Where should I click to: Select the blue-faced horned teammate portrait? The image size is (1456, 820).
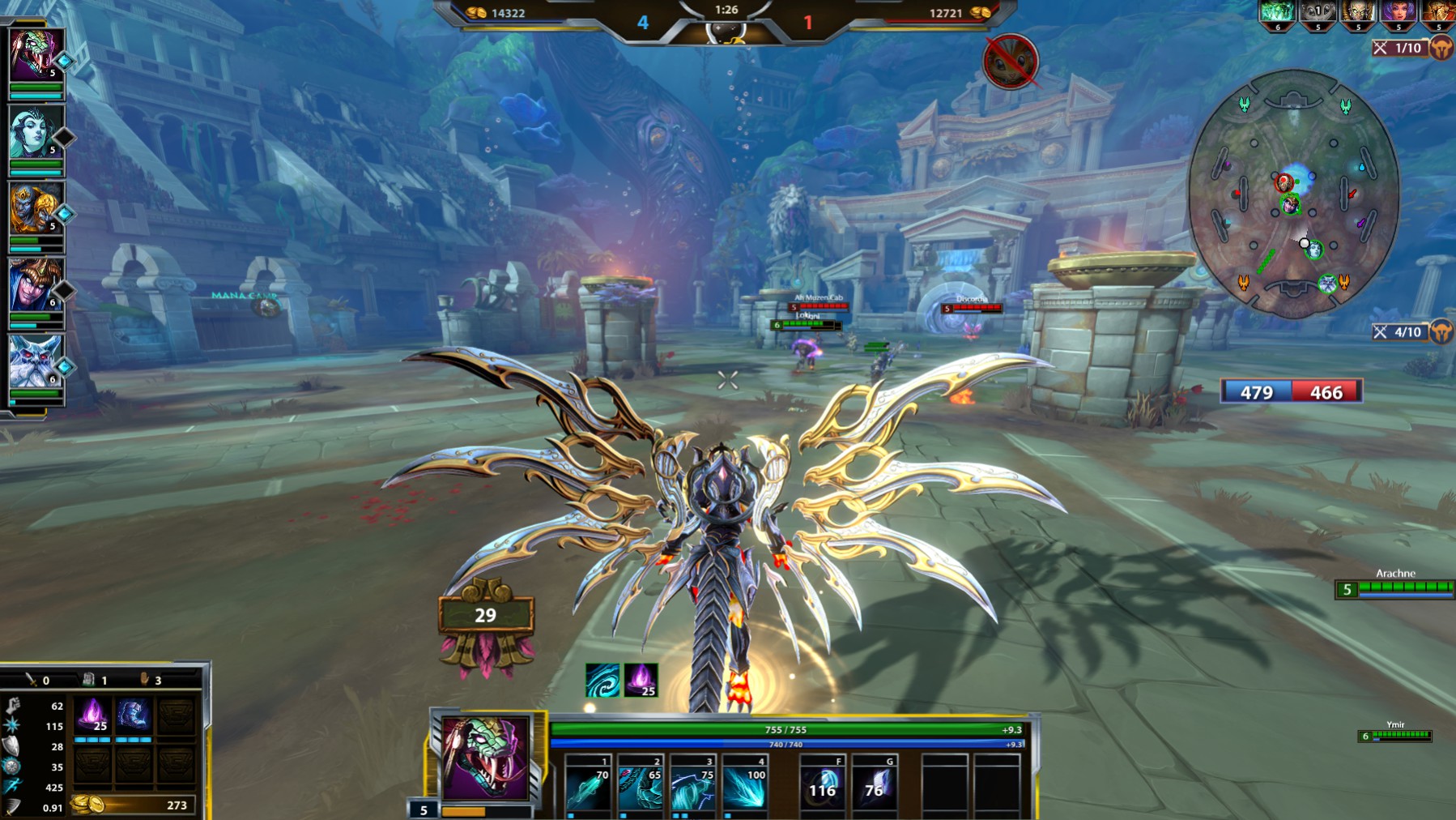tap(33, 285)
